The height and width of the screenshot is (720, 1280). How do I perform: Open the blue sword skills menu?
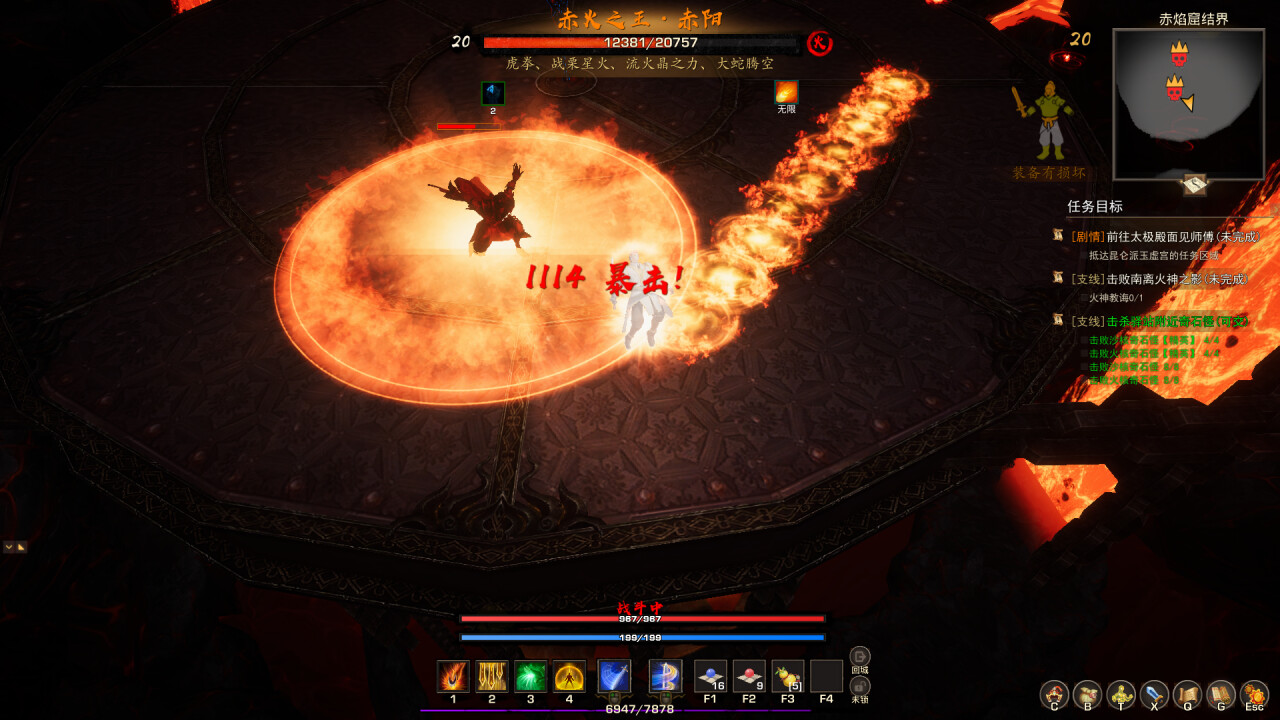(1154, 694)
